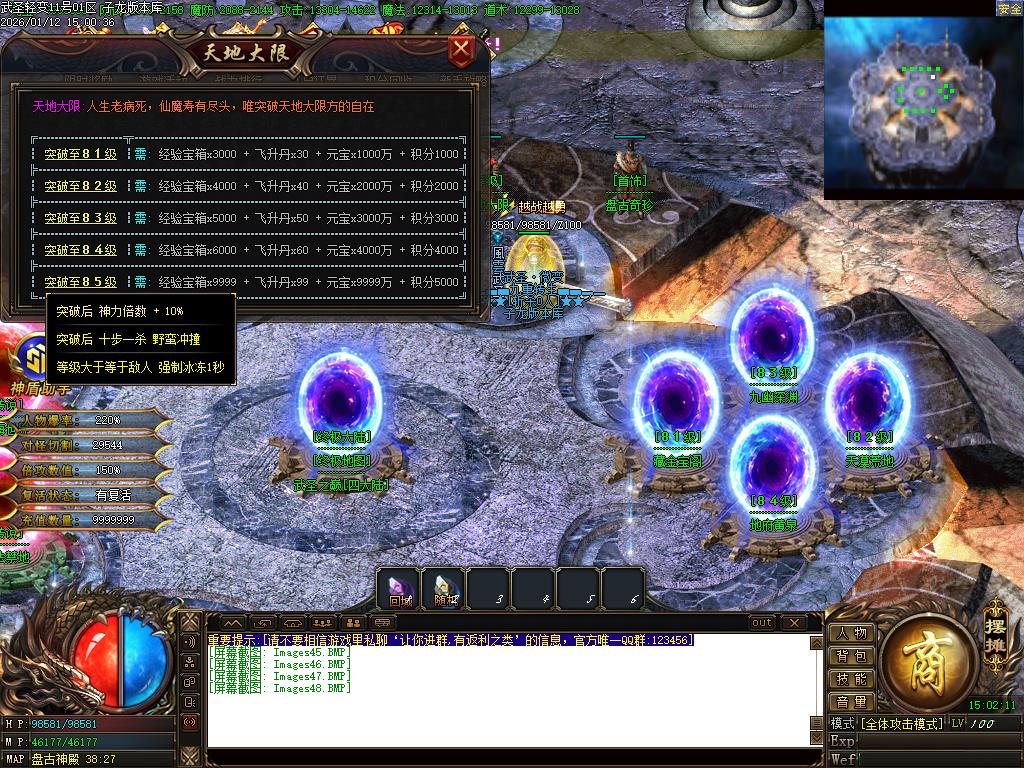The width and height of the screenshot is (1024, 768).
Task: Choose the 突破至83级 breakthrough link
Action: (80, 218)
